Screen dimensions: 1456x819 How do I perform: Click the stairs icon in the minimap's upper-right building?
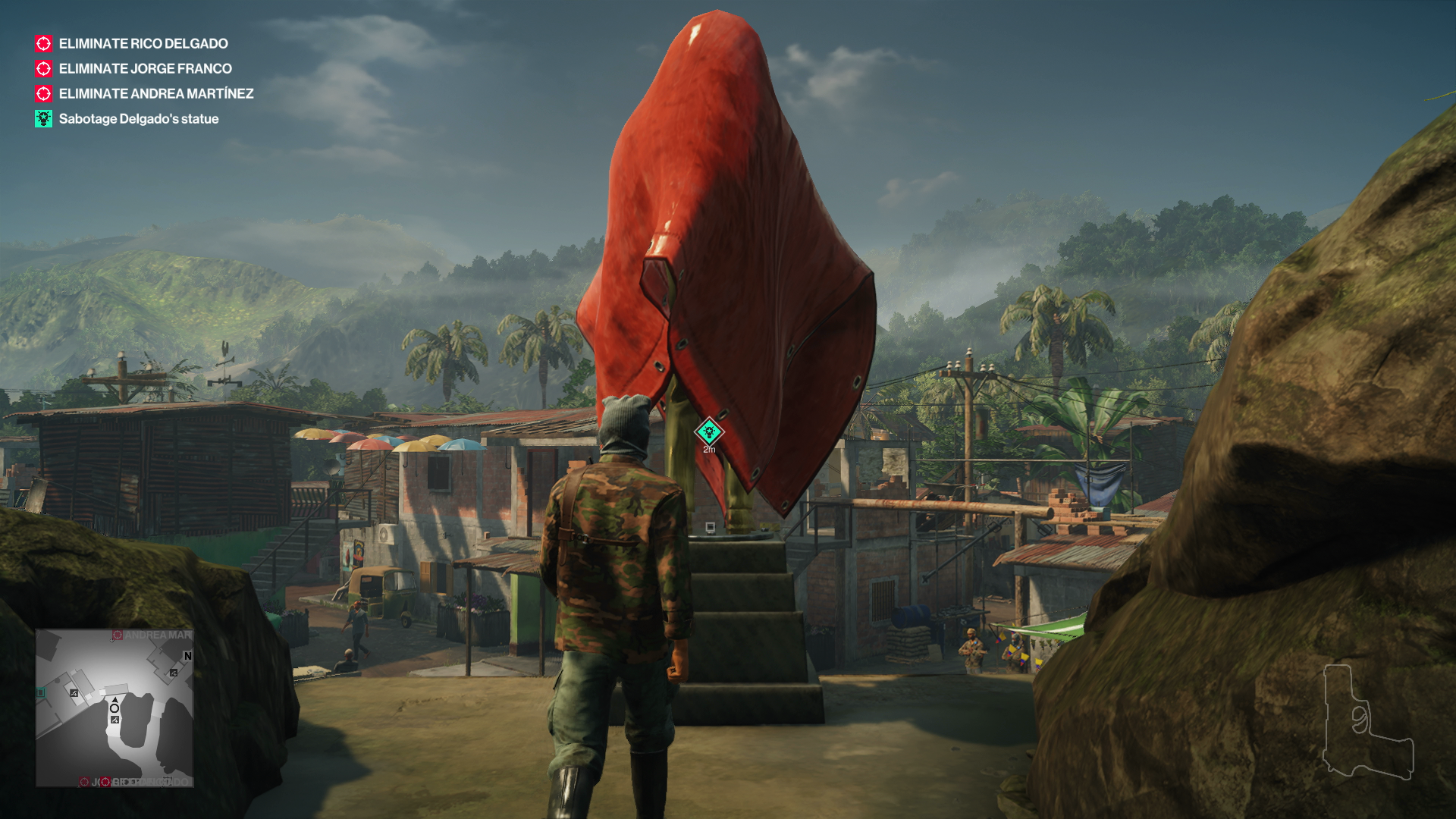(x=174, y=673)
